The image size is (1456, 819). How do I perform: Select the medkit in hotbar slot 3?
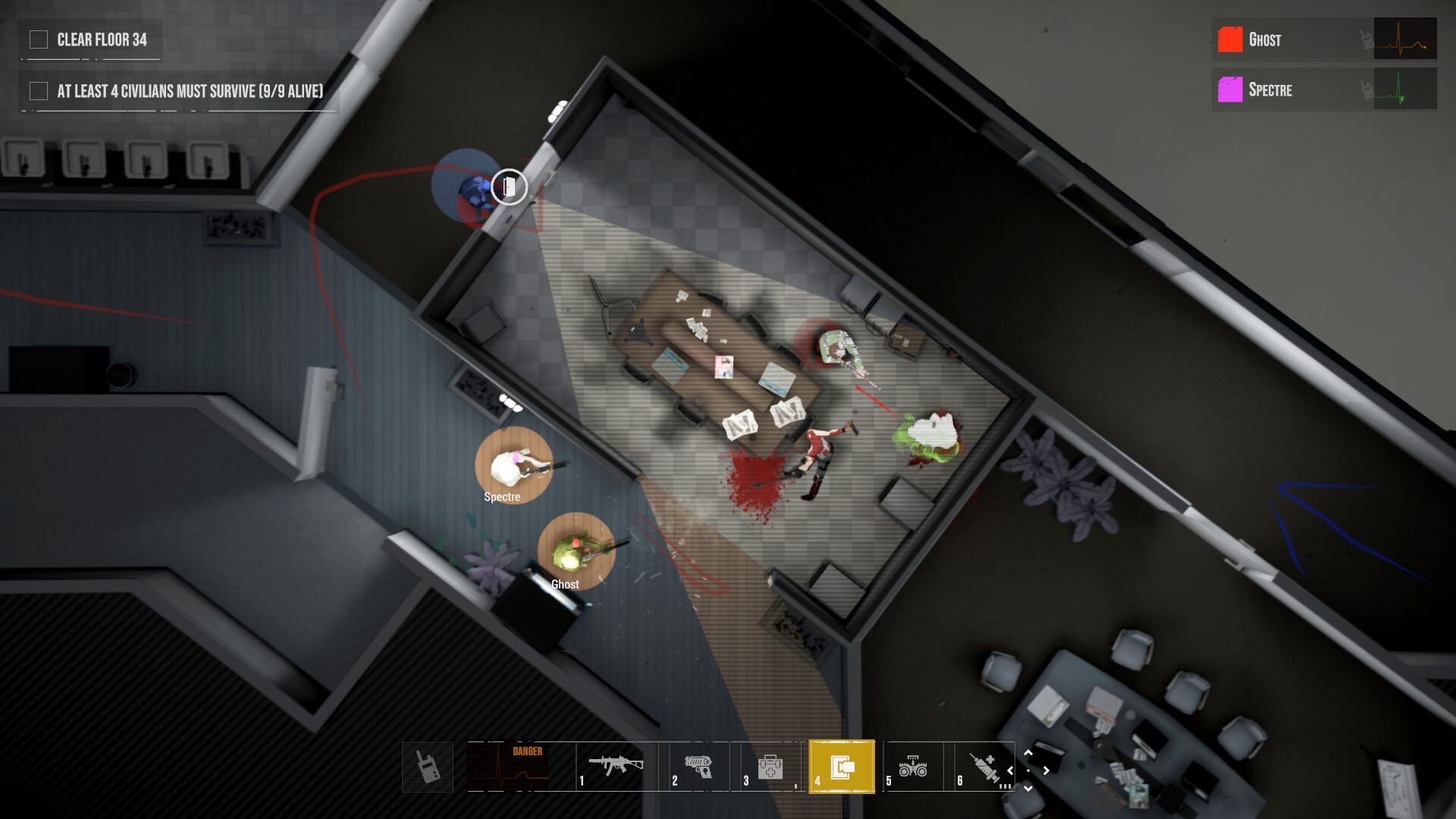pyautogui.click(x=770, y=766)
